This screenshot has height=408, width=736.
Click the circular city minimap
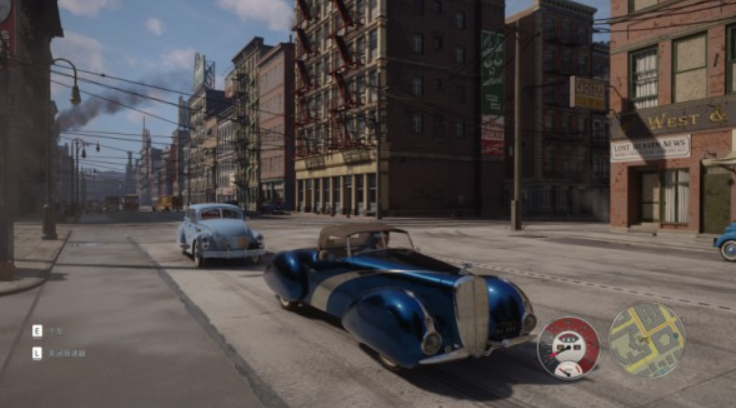647,341
